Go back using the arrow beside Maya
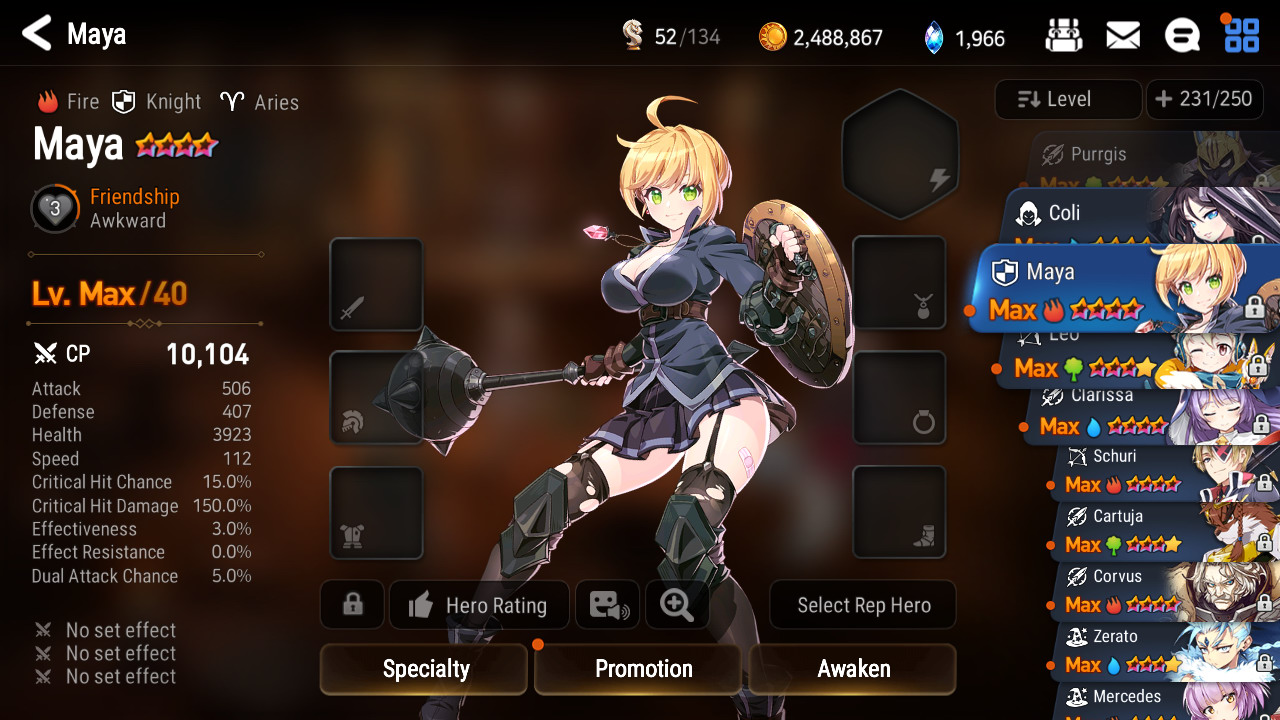 pos(37,34)
